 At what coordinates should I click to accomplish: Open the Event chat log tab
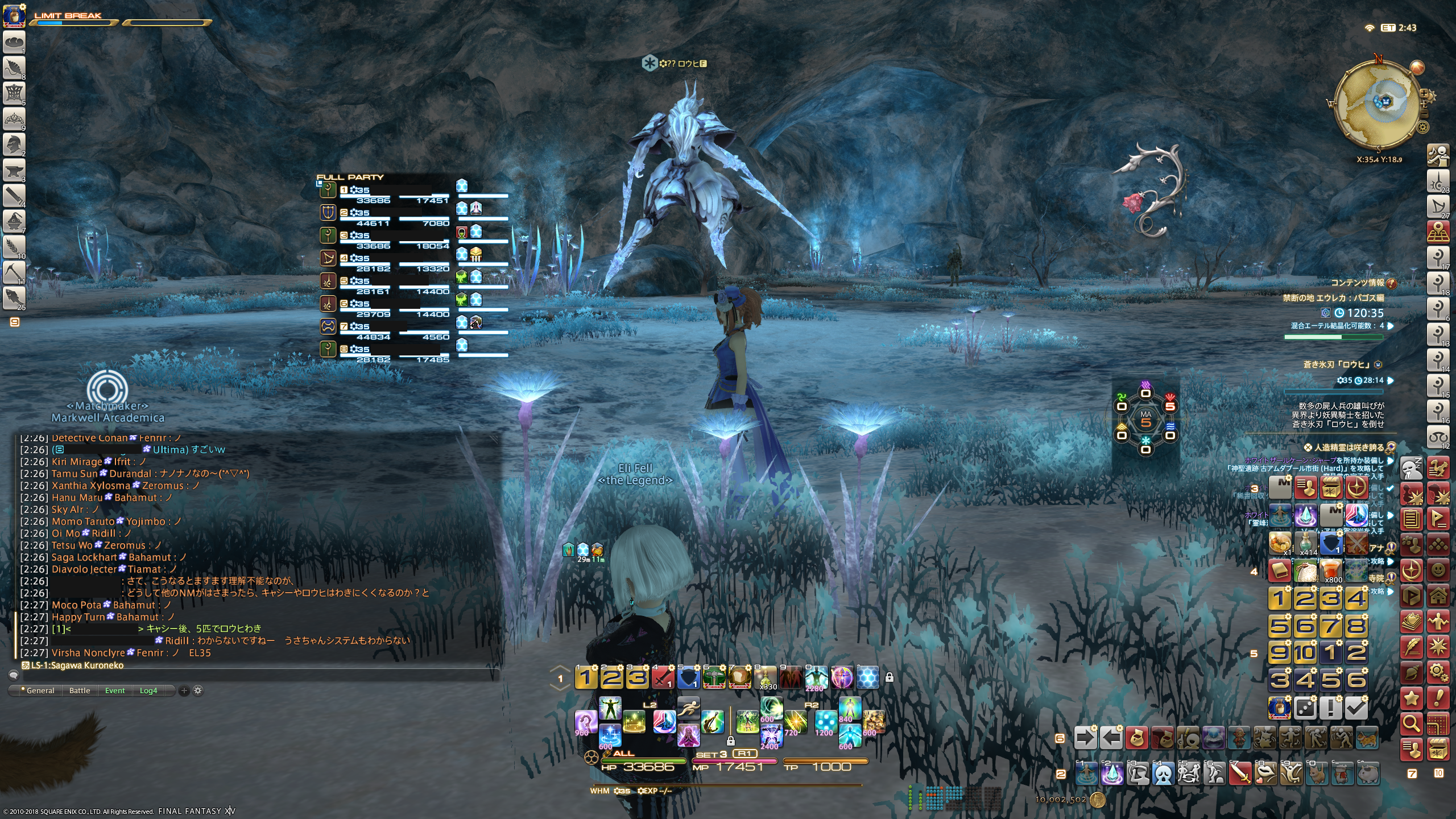115,690
